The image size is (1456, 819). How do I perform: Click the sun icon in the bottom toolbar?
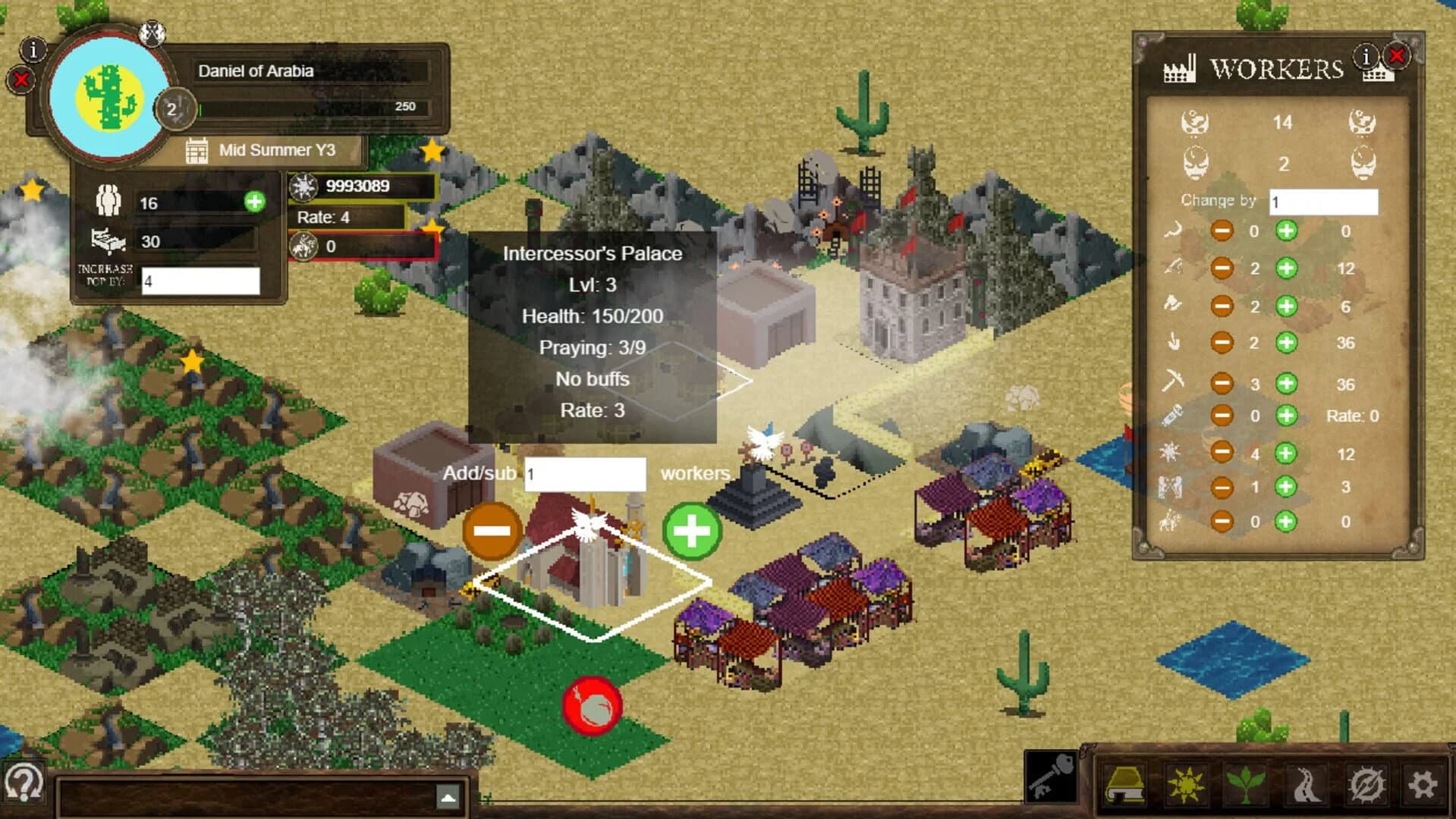[x=1187, y=783]
